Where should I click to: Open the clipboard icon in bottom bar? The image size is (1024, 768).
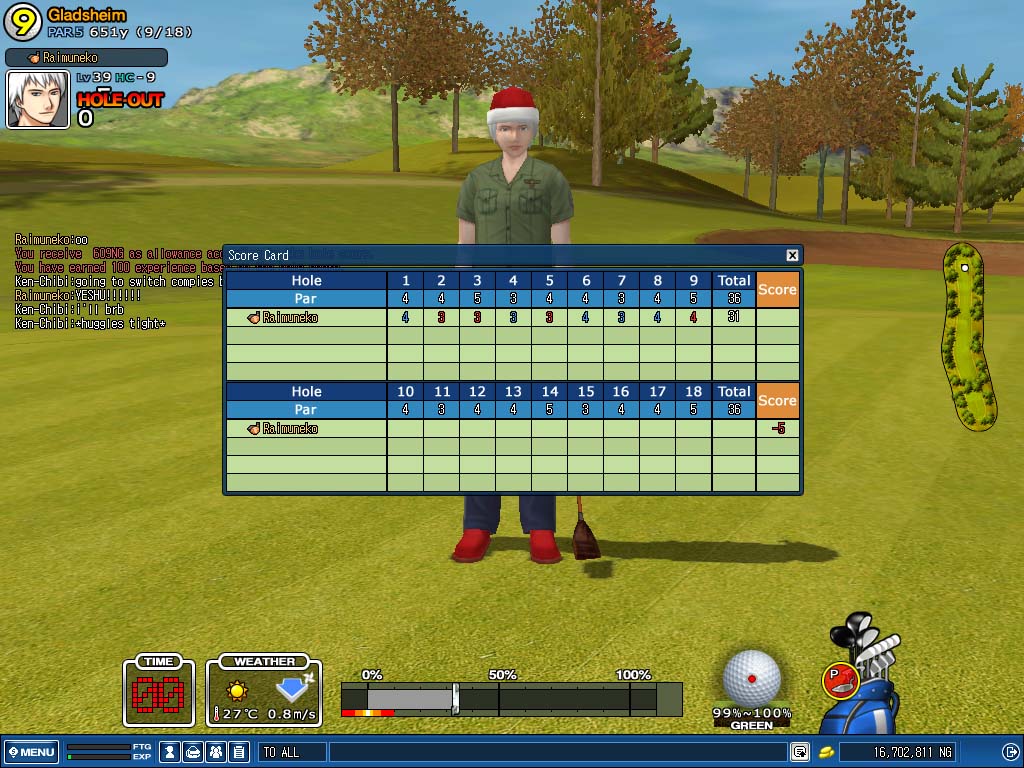[239, 752]
